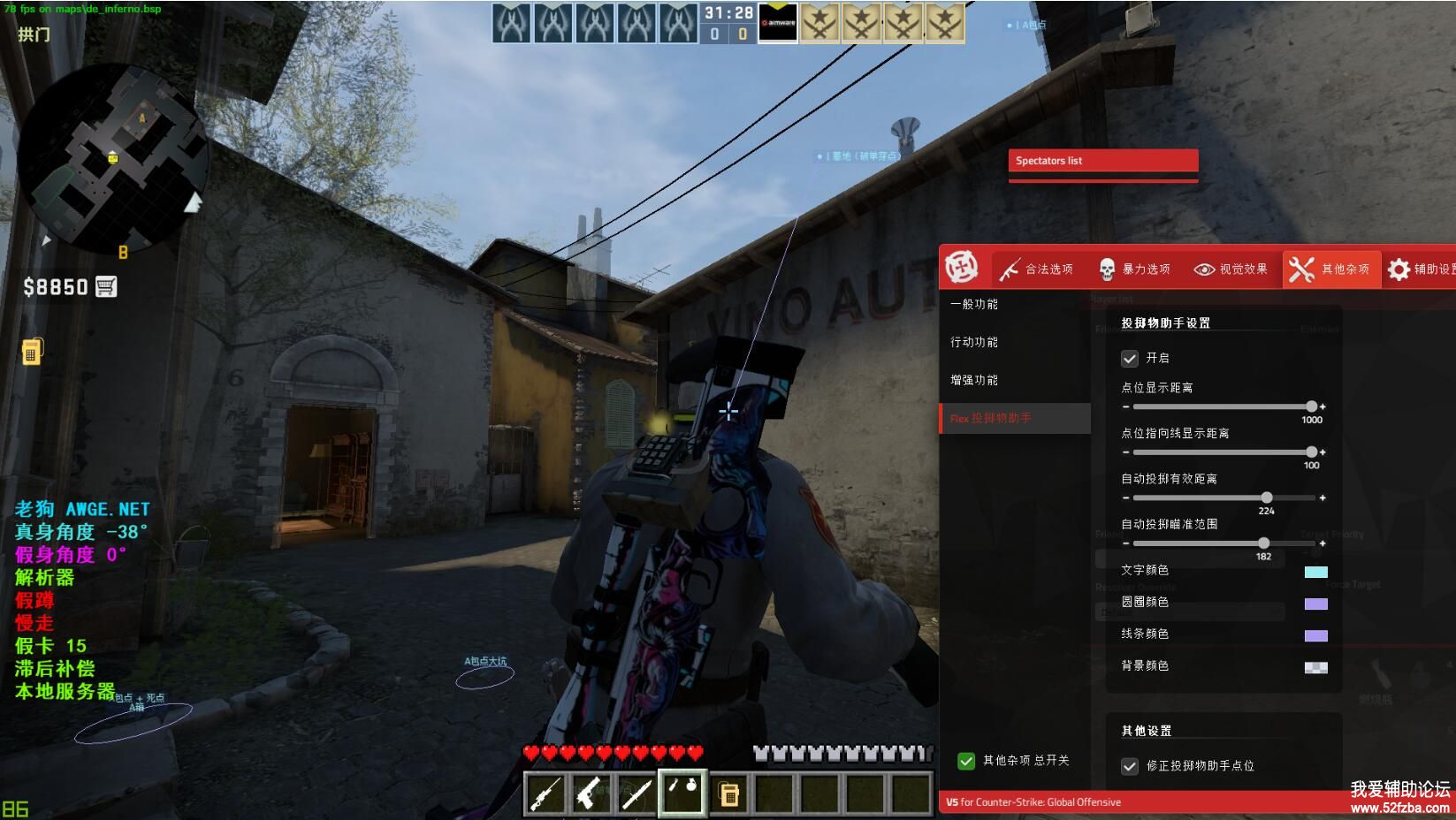Pick the 文字颜色 cyan color swatch
The height and width of the screenshot is (820, 1456).
point(1315,572)
